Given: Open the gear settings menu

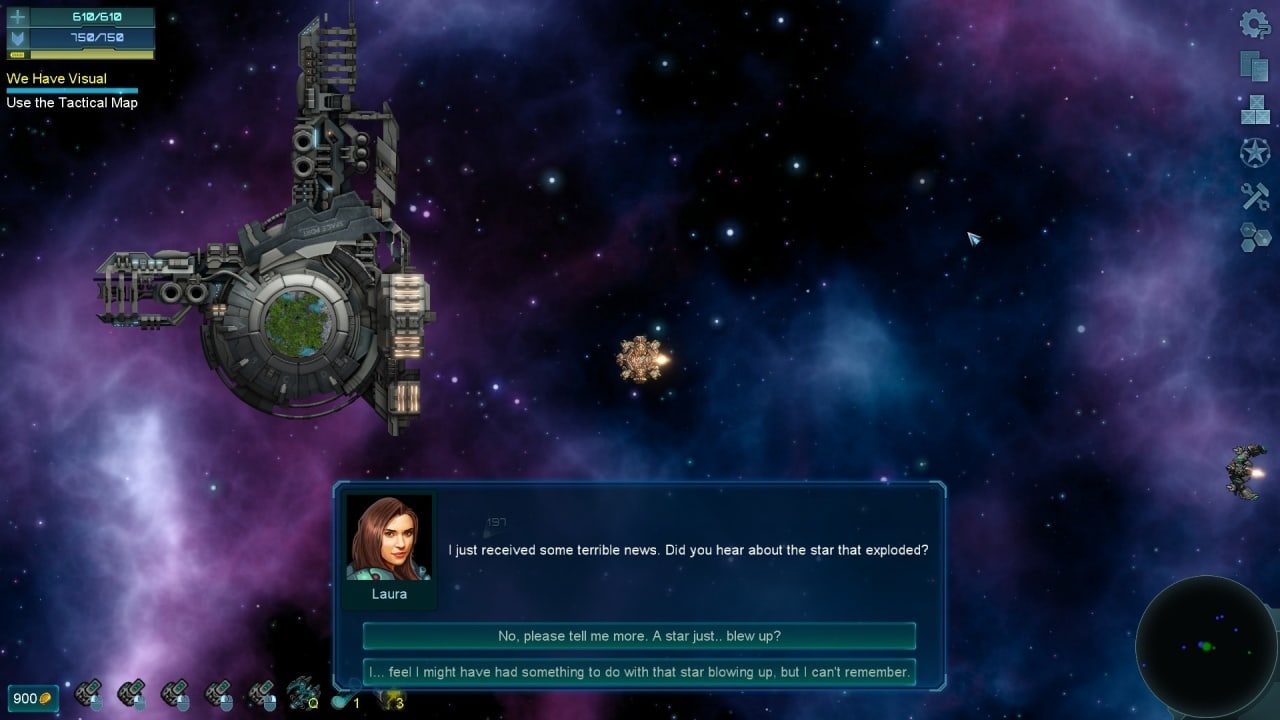Looking at the screenshot, I should [x=1255, y=24].
